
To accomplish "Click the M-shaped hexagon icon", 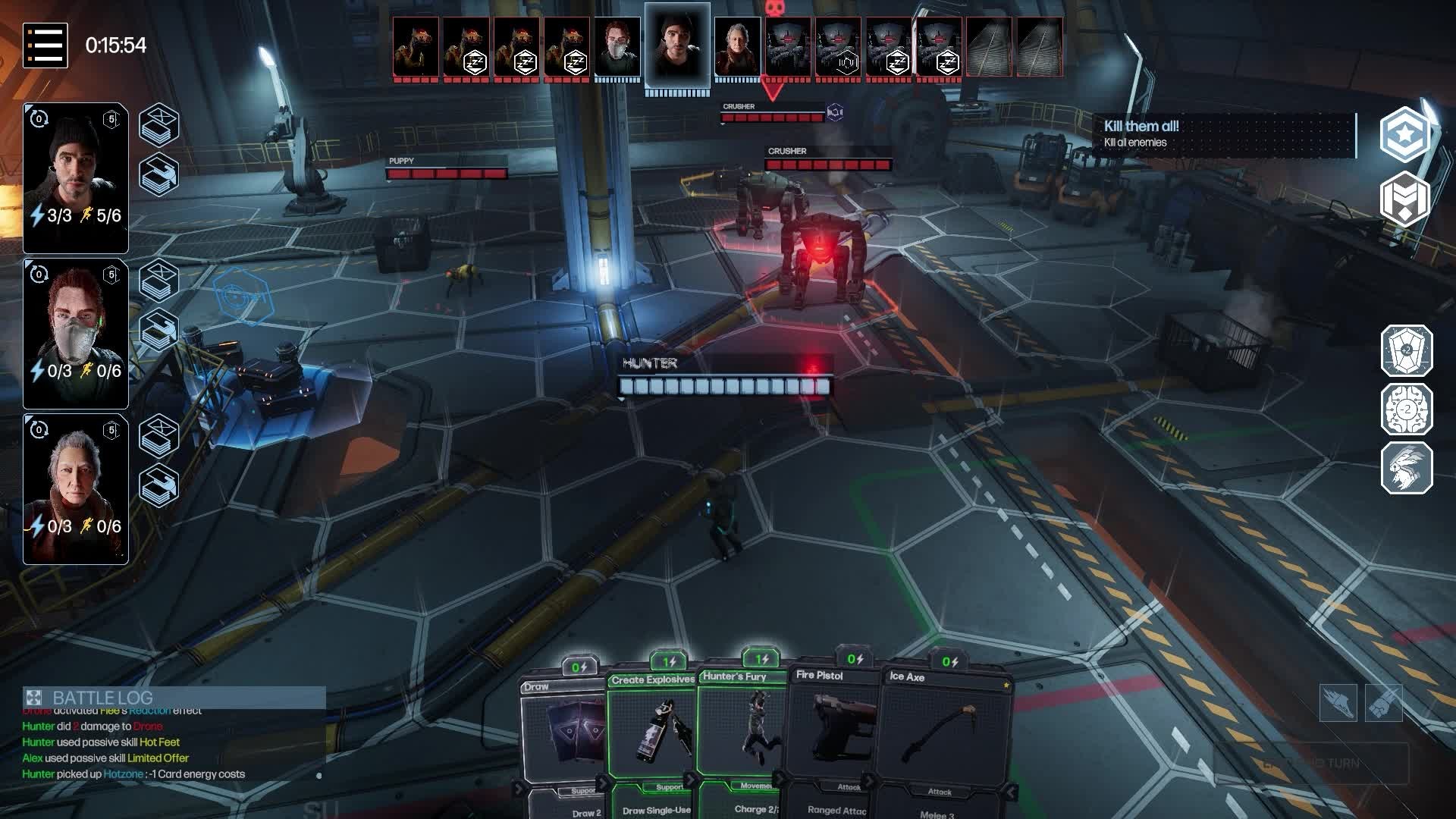I will (x=1405, y=199).
